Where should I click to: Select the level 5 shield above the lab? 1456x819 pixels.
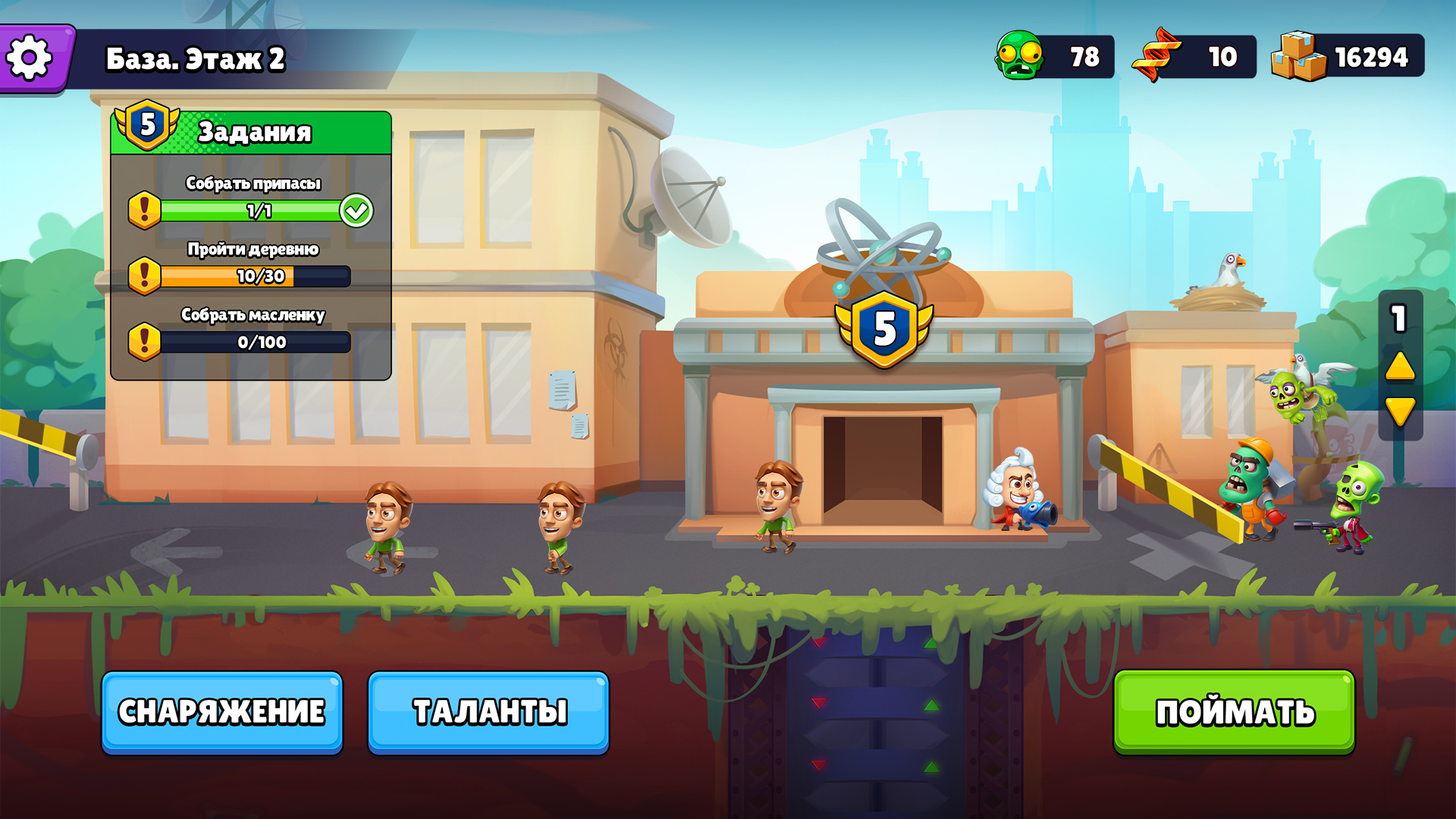[x=886, y=328]
